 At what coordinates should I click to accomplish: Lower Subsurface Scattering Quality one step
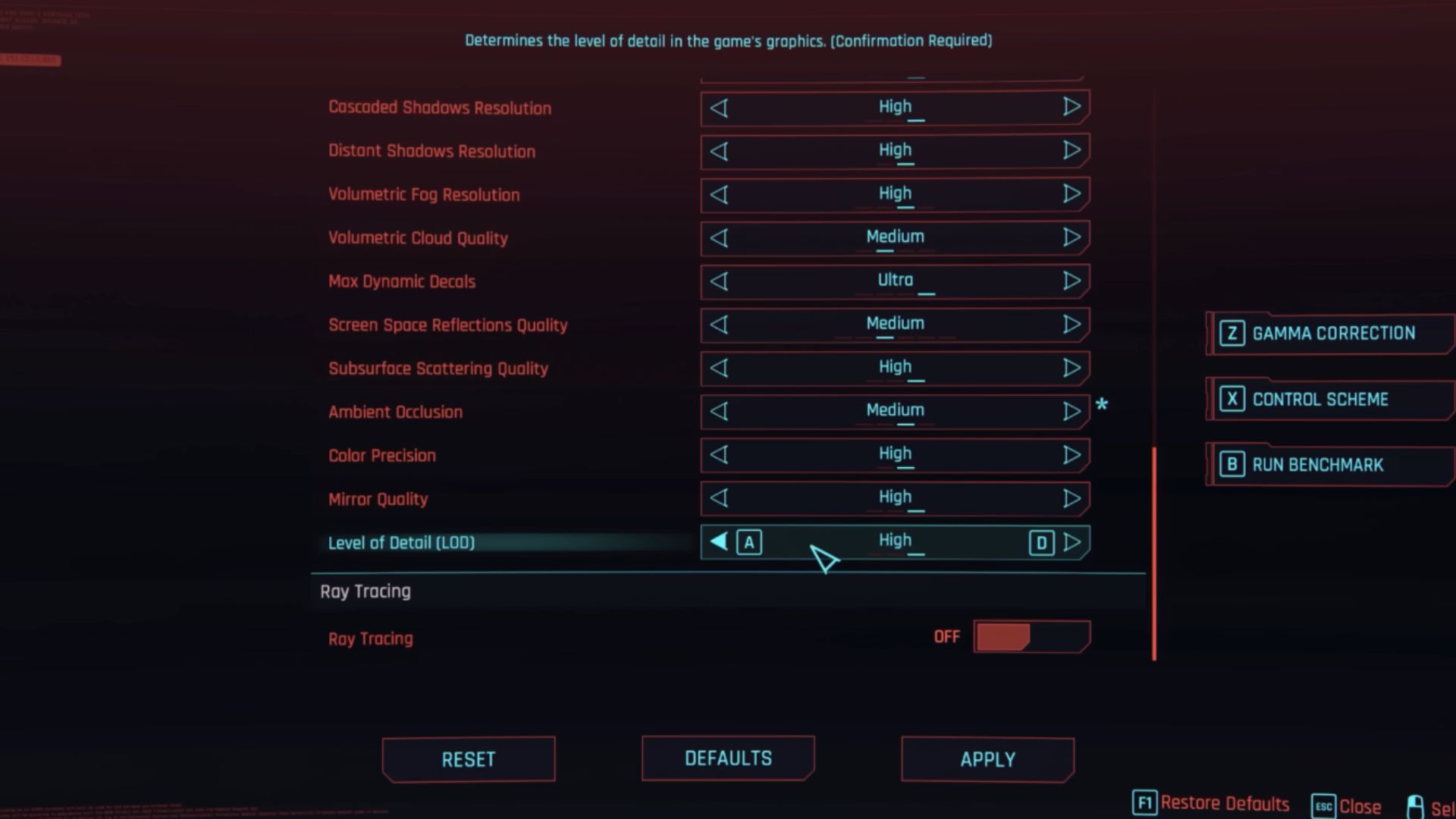tap(719, 369)
